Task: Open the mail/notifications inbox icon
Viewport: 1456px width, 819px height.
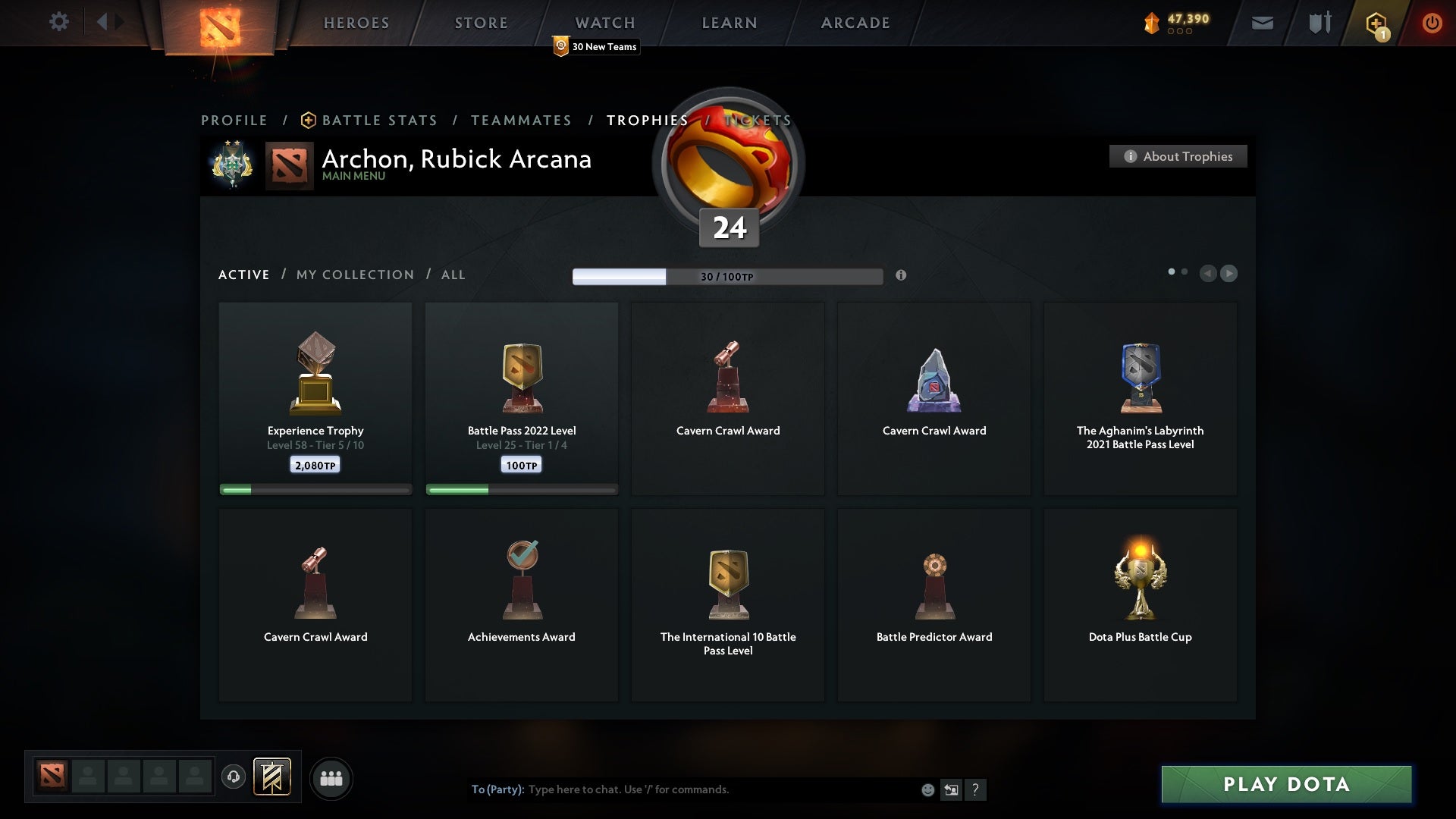Action: (x=1263, y=23)
